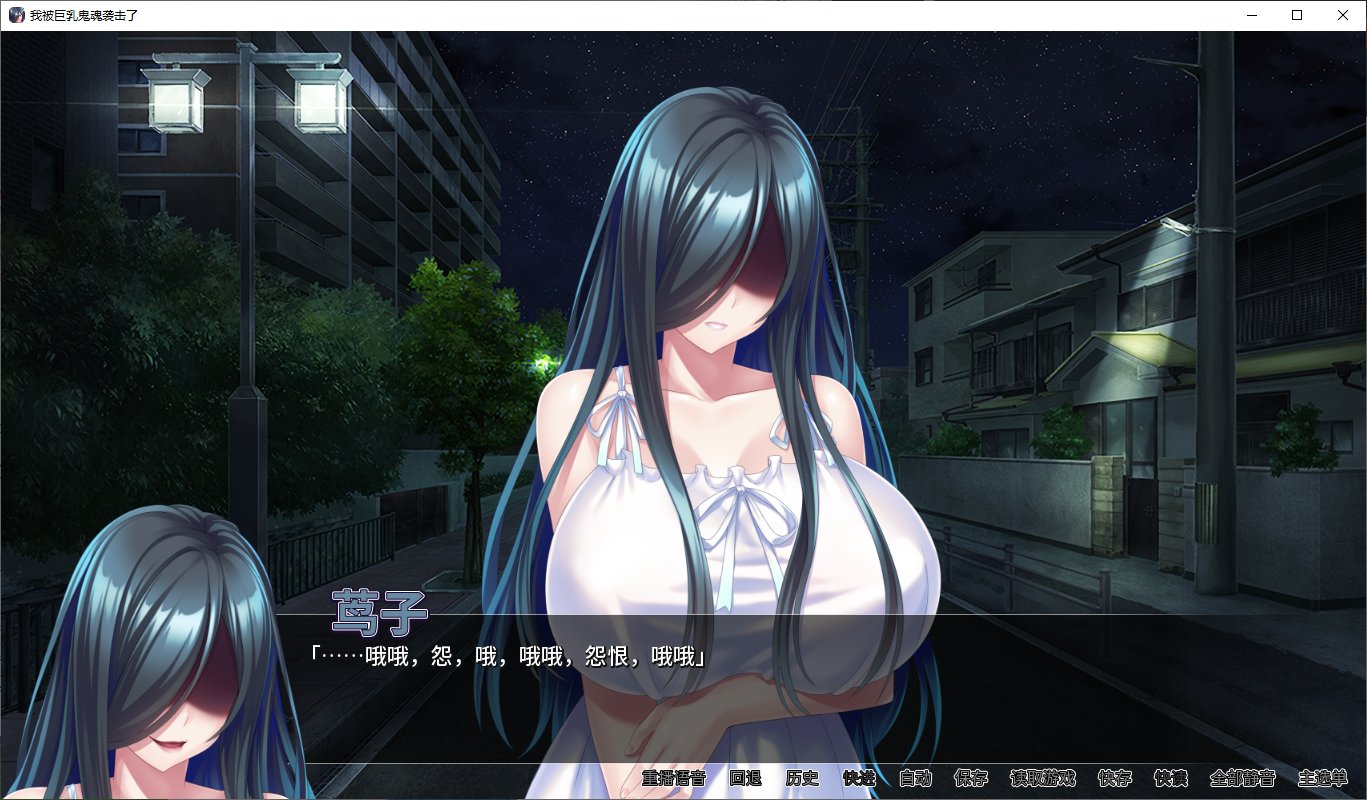Toggle 快进 fast-forward mode
1367x800 pixels.
(x=859, y=779)
